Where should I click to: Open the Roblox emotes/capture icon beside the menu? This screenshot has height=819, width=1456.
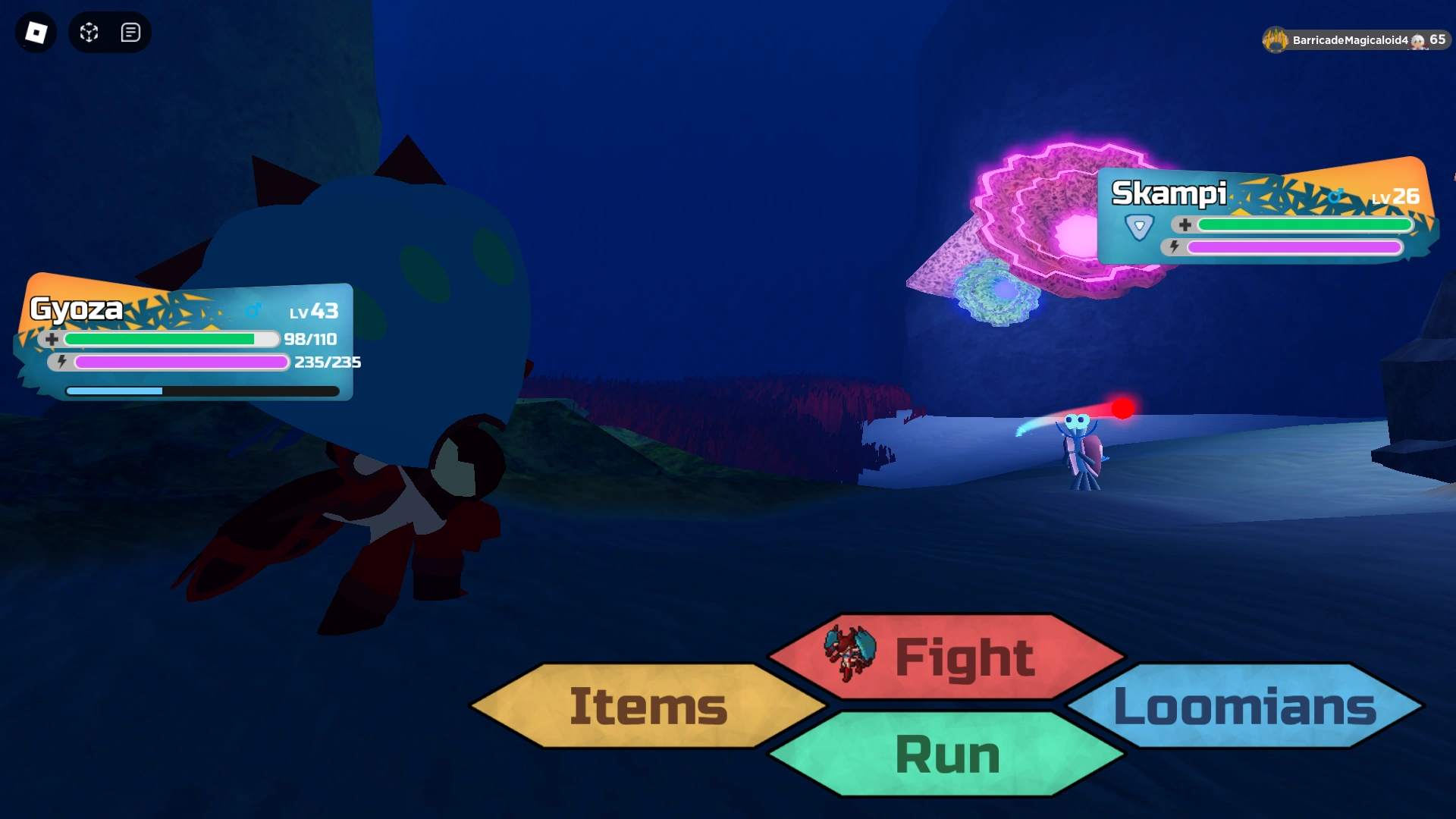click(x=88, y=33)
